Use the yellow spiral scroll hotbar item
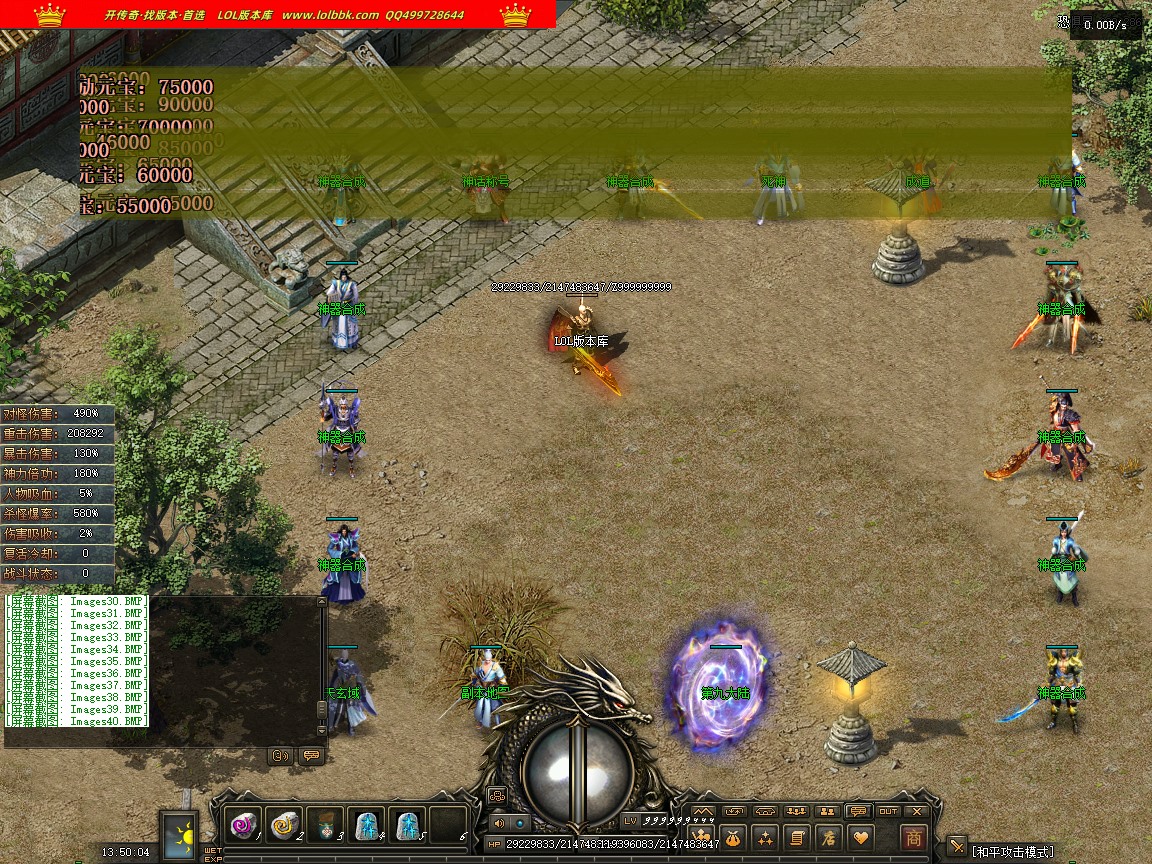This screenshot has width=1152, height=864. tap(284, 825)
